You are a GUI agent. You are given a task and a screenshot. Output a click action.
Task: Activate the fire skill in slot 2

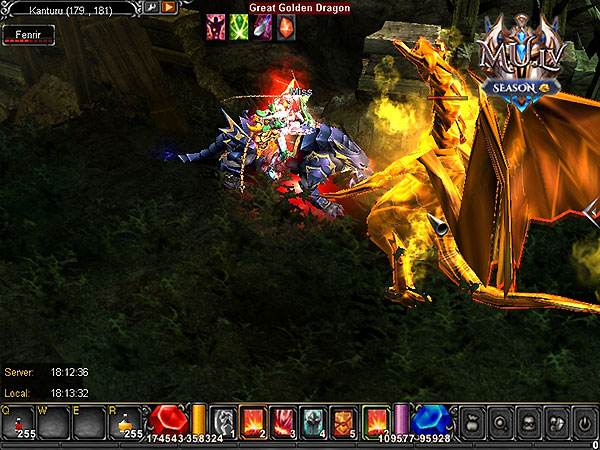click(254, 422)
